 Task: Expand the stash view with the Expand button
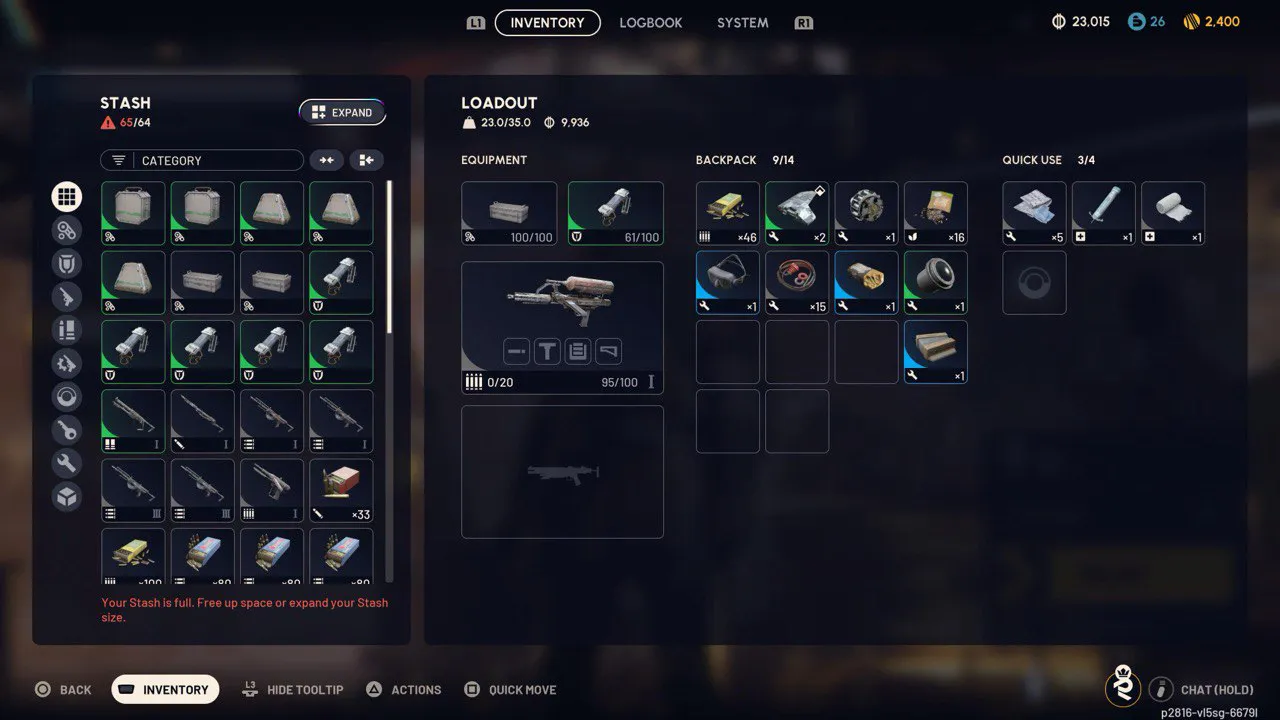[x=343, y=112]
